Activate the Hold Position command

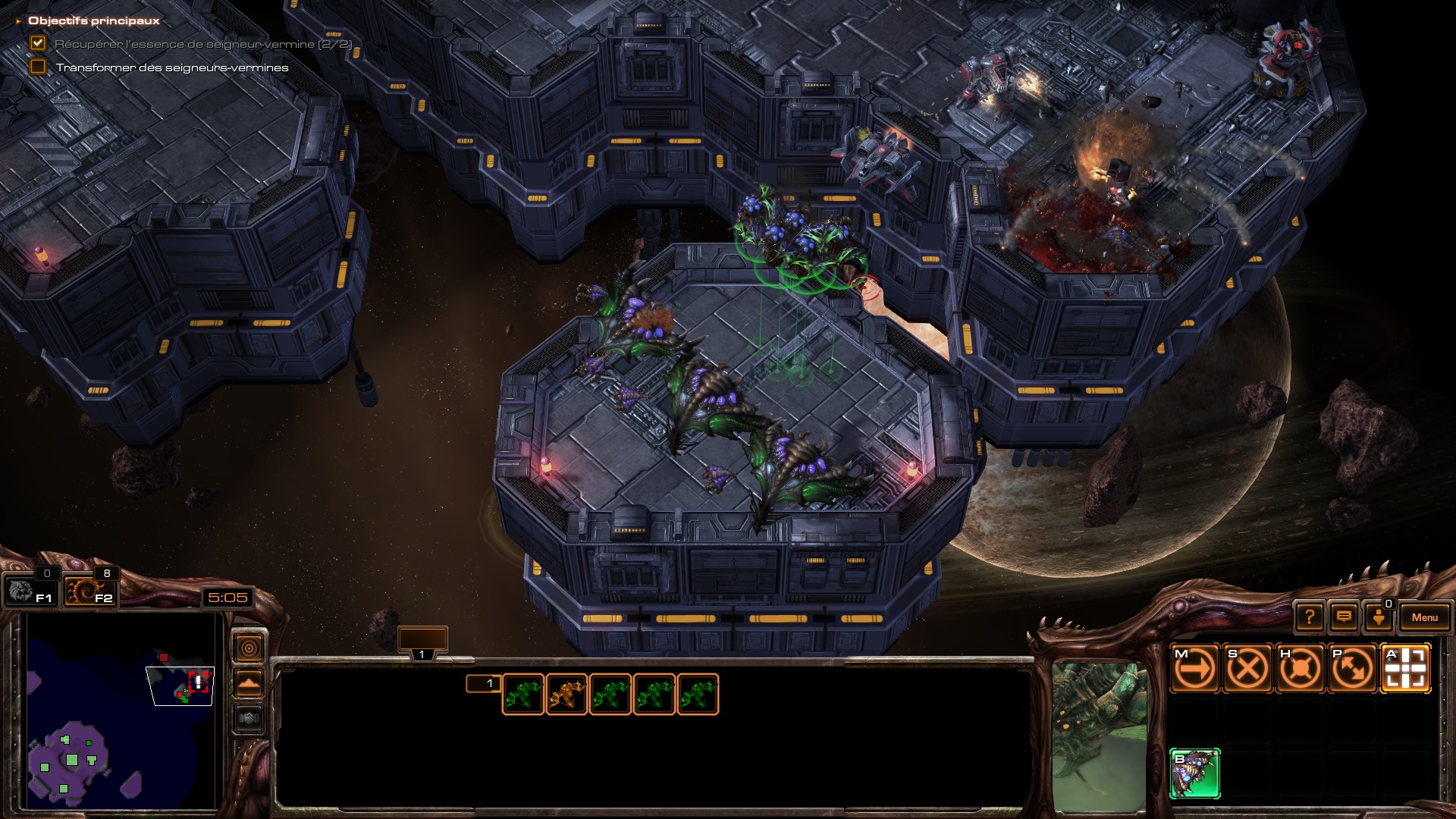click(x=1300, y=669)
